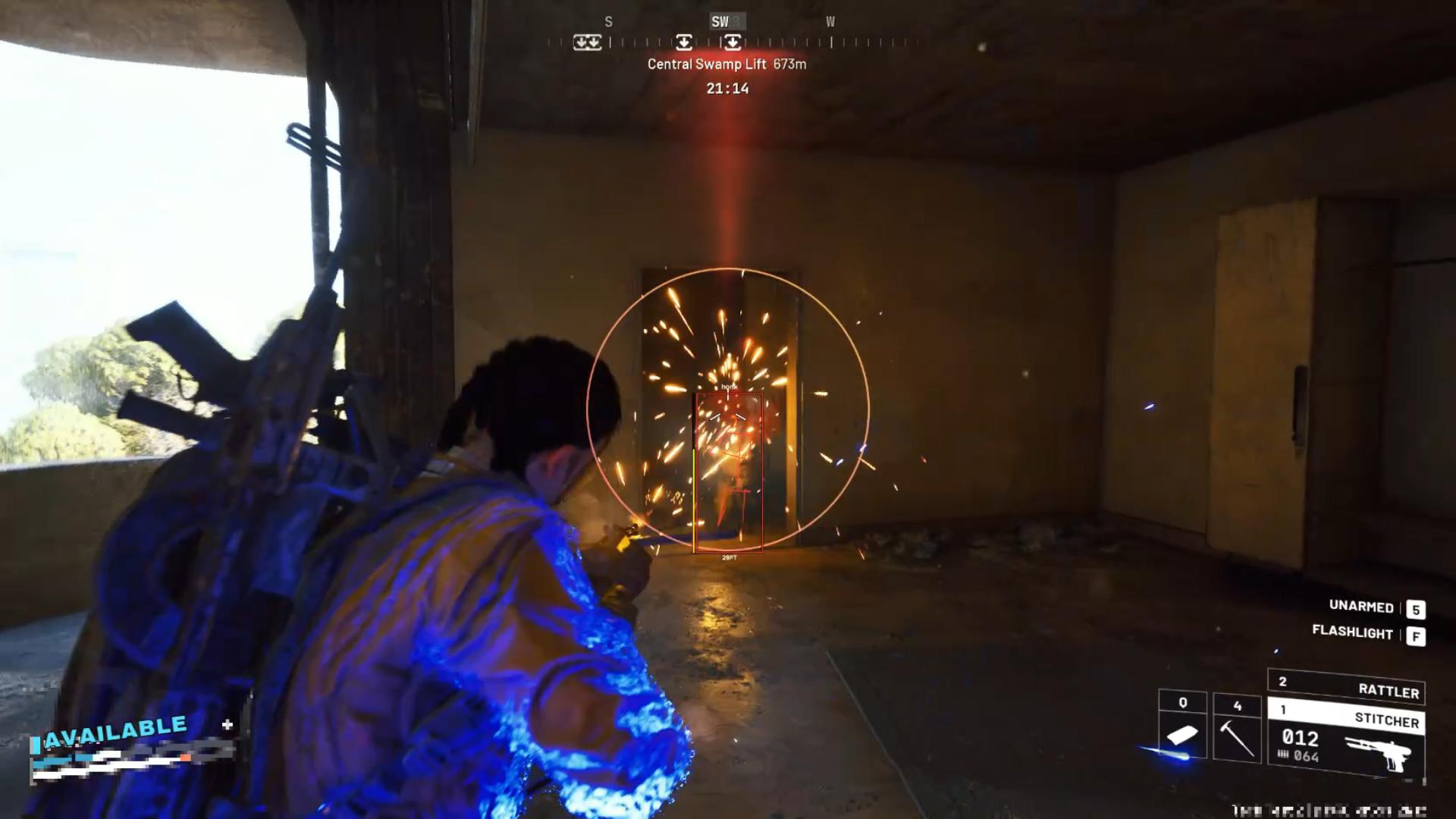Click the Central Swamp Lift compass marker under SW

click(732, 42)
